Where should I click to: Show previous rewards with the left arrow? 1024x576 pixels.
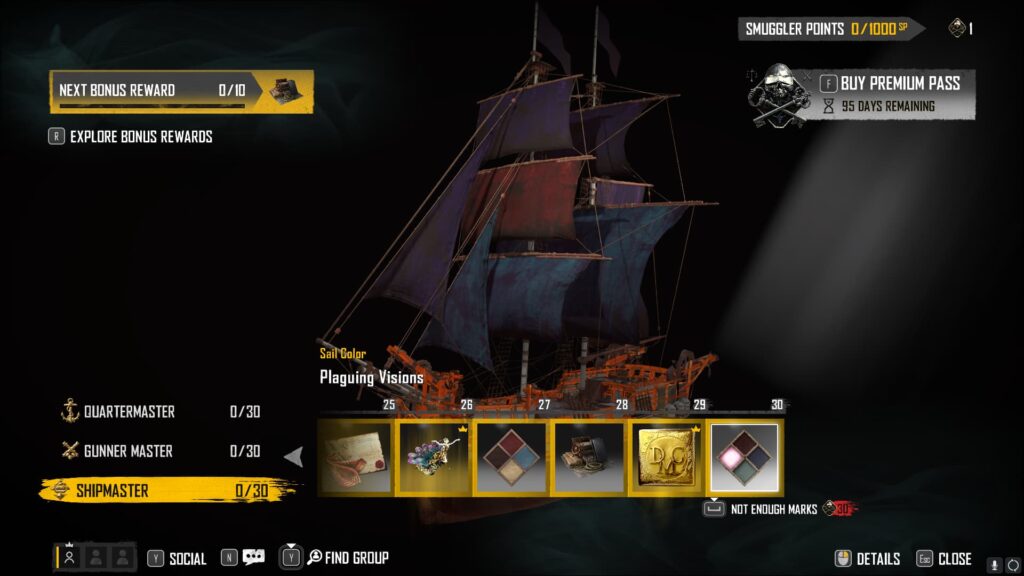coord(294,457)
